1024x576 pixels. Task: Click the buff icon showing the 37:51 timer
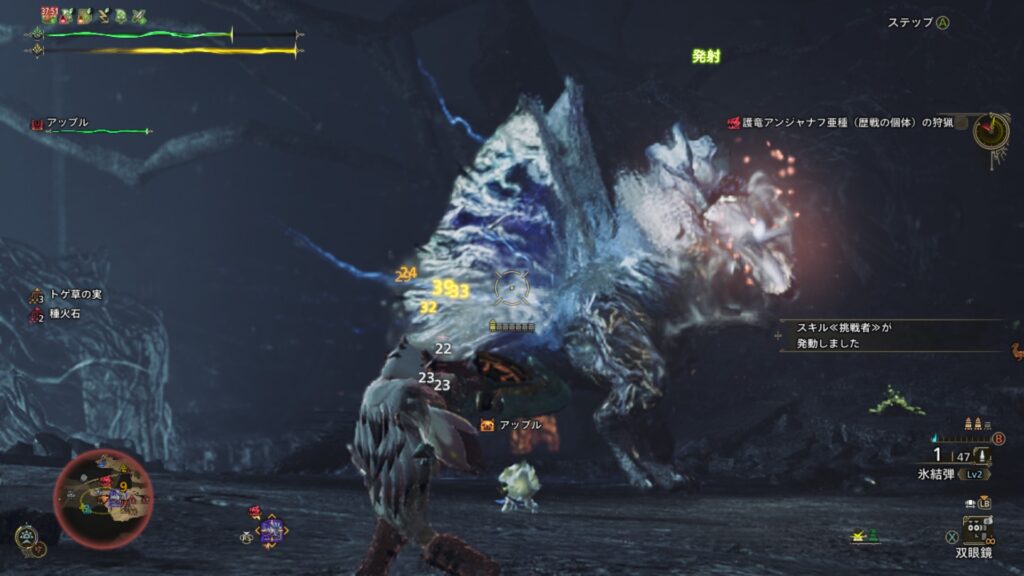[x=48, y=15]
